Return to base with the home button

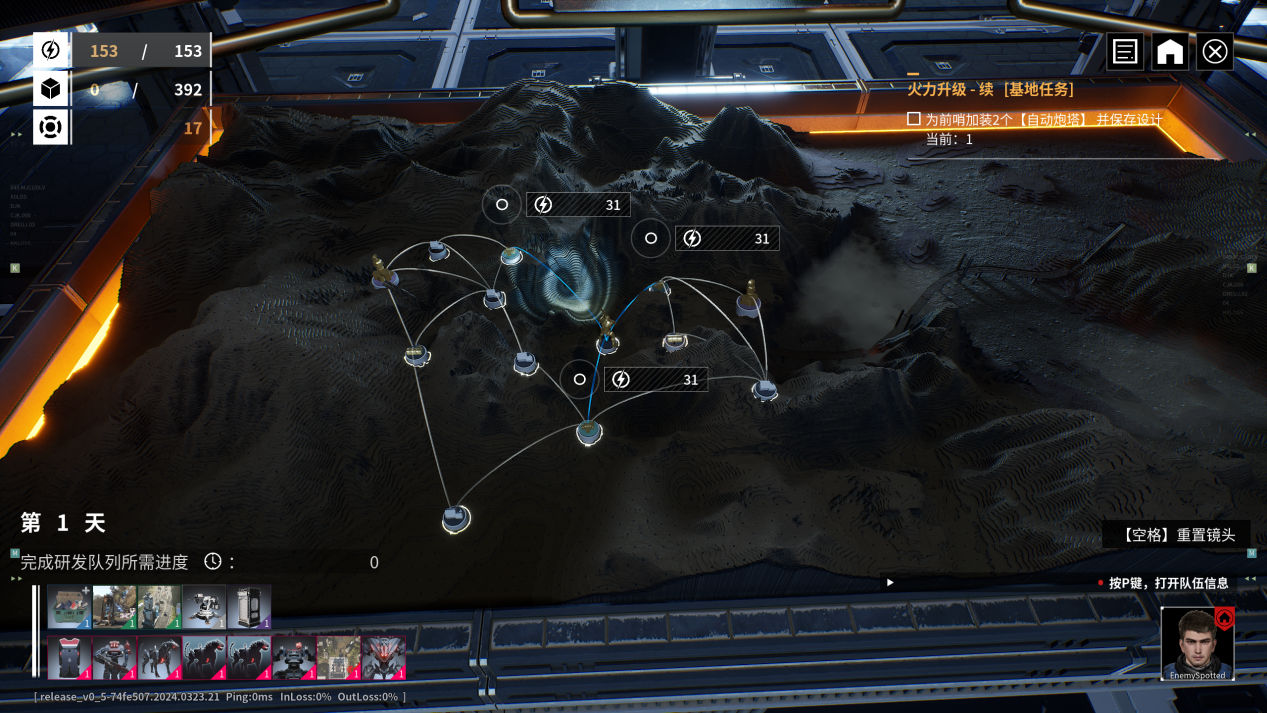(1170, 51)
